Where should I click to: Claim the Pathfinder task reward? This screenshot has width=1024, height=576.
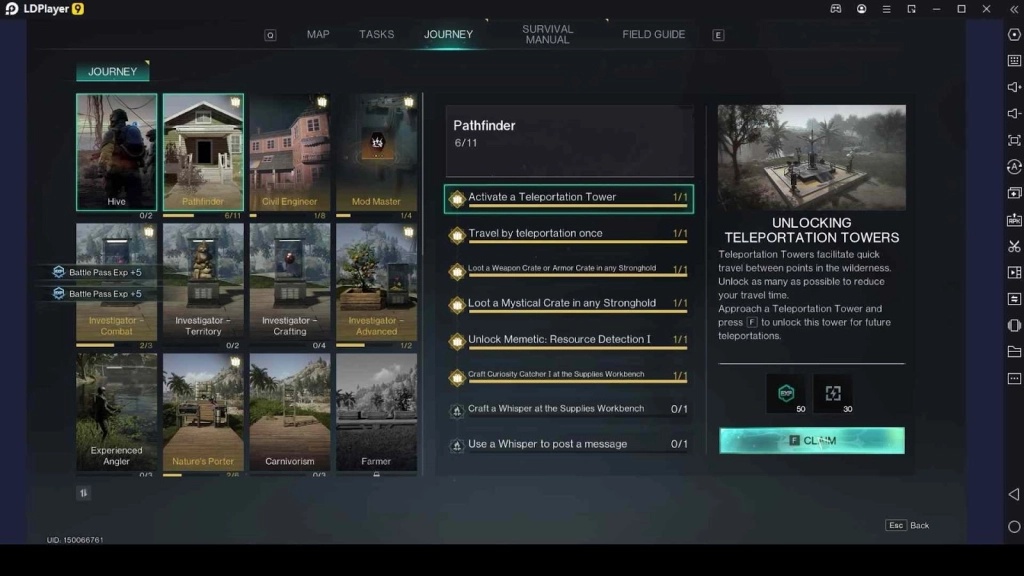(x=811, y=440)
